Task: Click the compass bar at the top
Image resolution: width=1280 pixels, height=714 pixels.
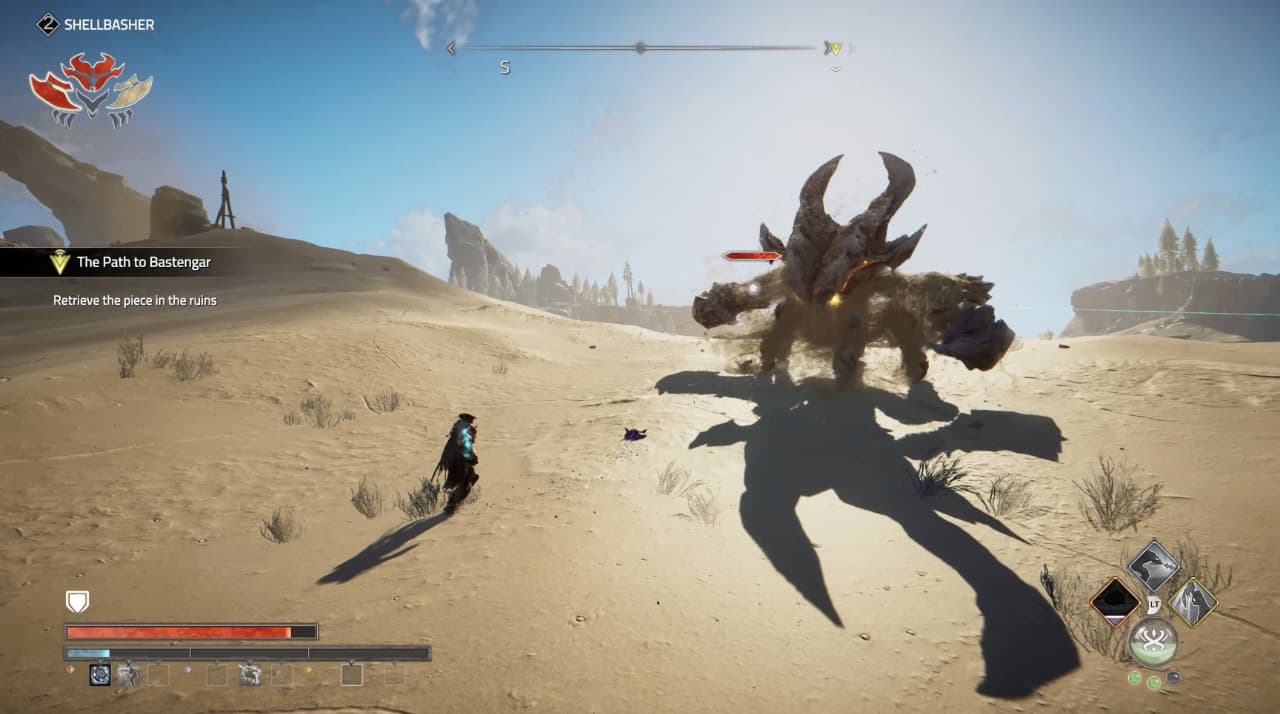Action: 640,47
